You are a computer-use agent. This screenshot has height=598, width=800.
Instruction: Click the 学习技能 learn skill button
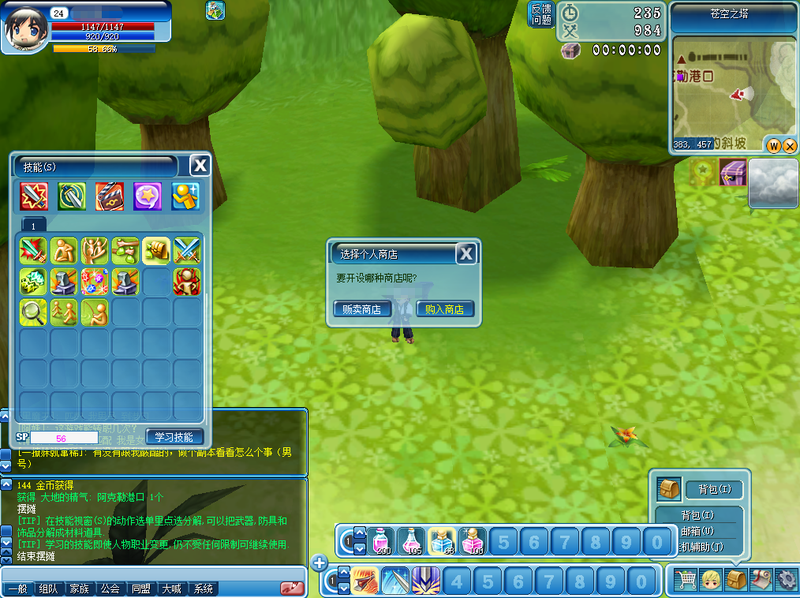pyautogui.click(x=175, y=437)
